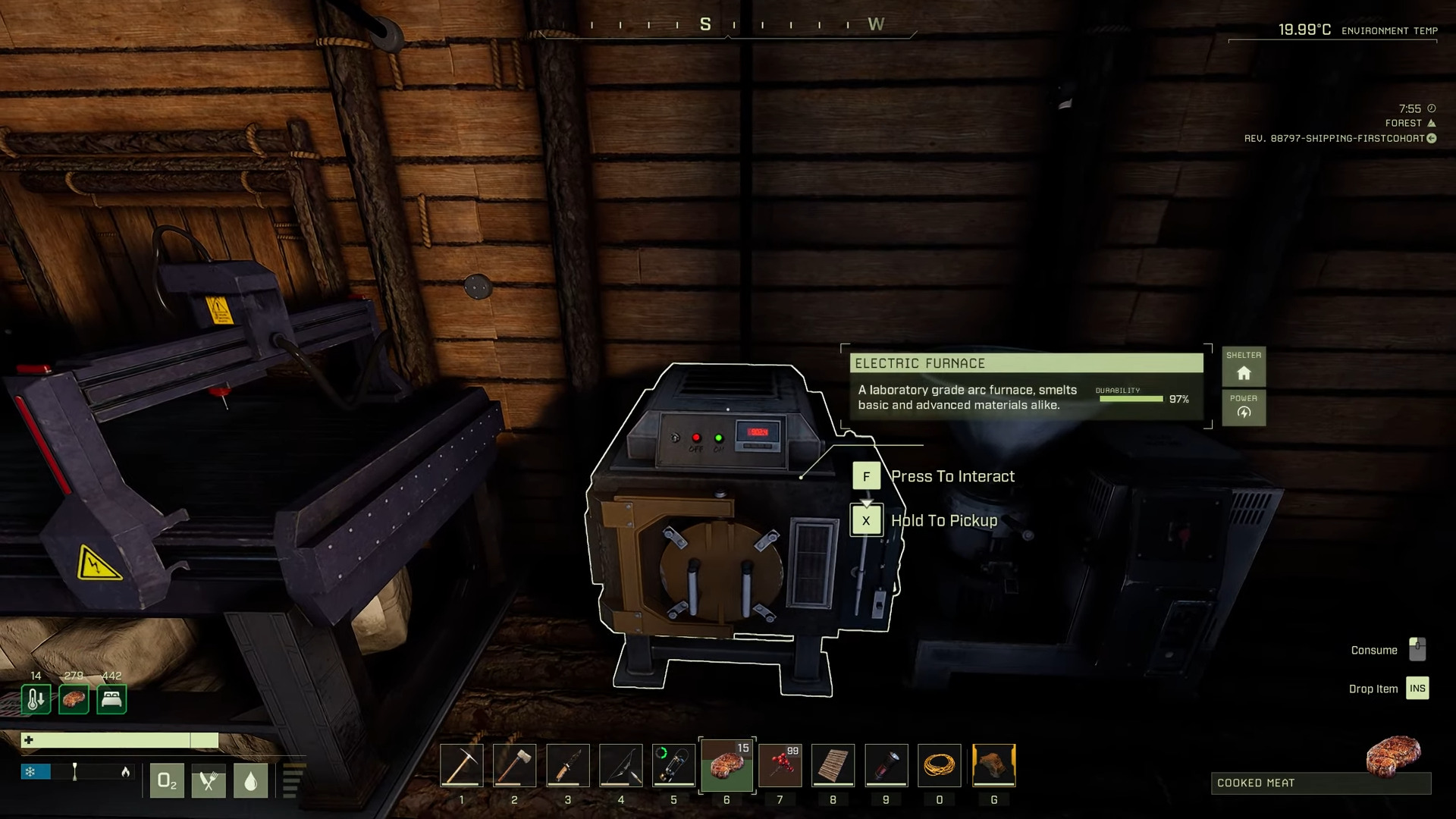
Task: Select the wooden panel in slot 8
Action: [833, 765]
